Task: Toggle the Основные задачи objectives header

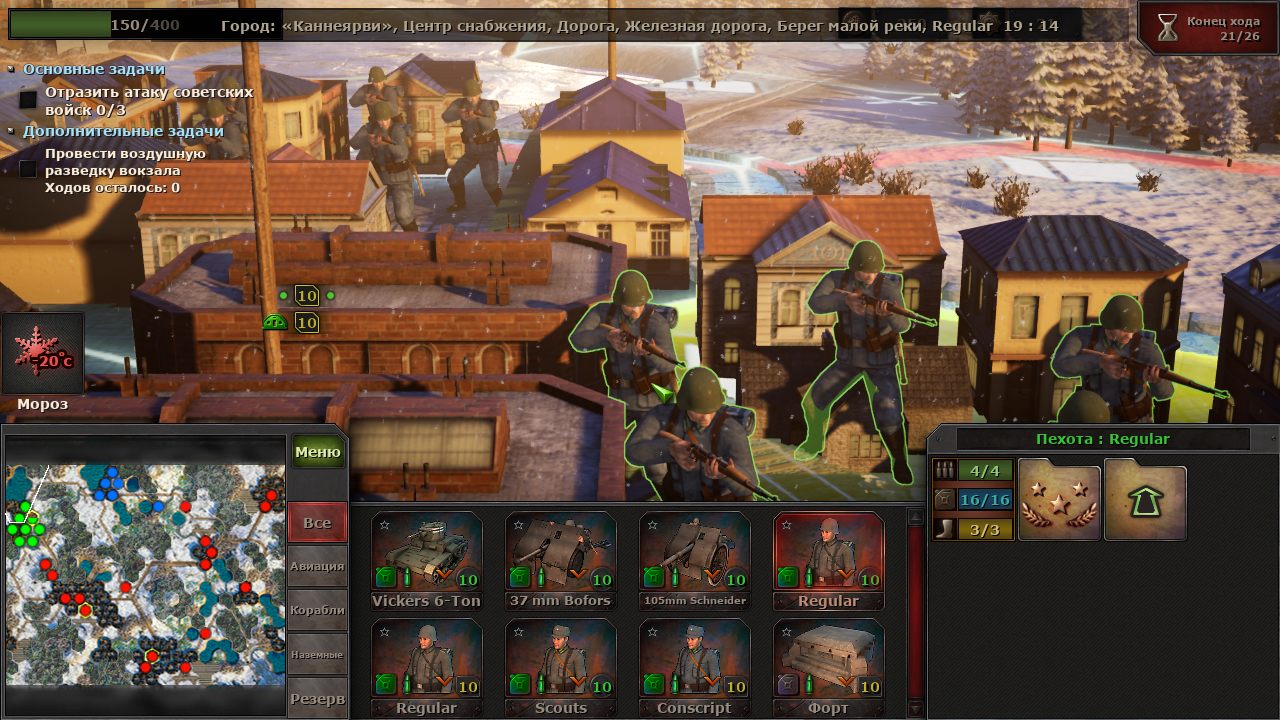Action: click(94, 70)
